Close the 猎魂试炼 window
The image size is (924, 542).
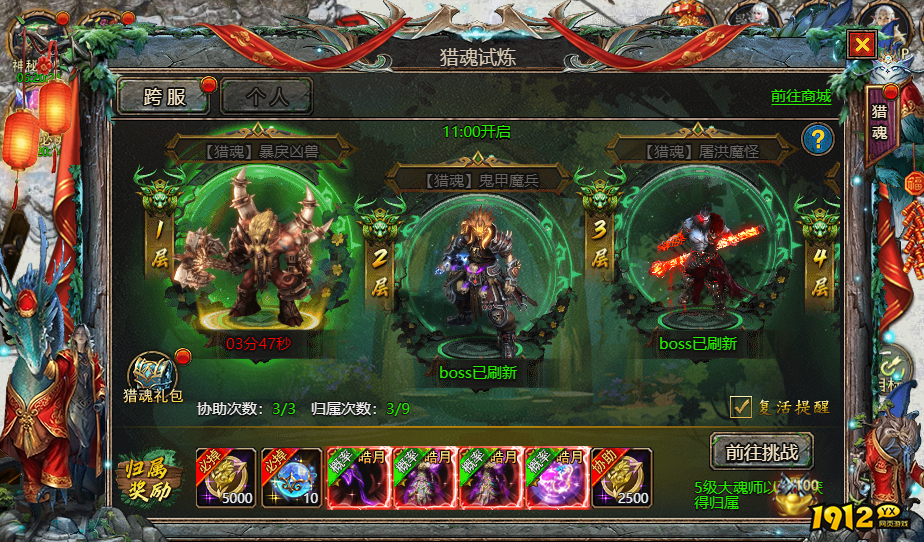(x=861, y=44)
